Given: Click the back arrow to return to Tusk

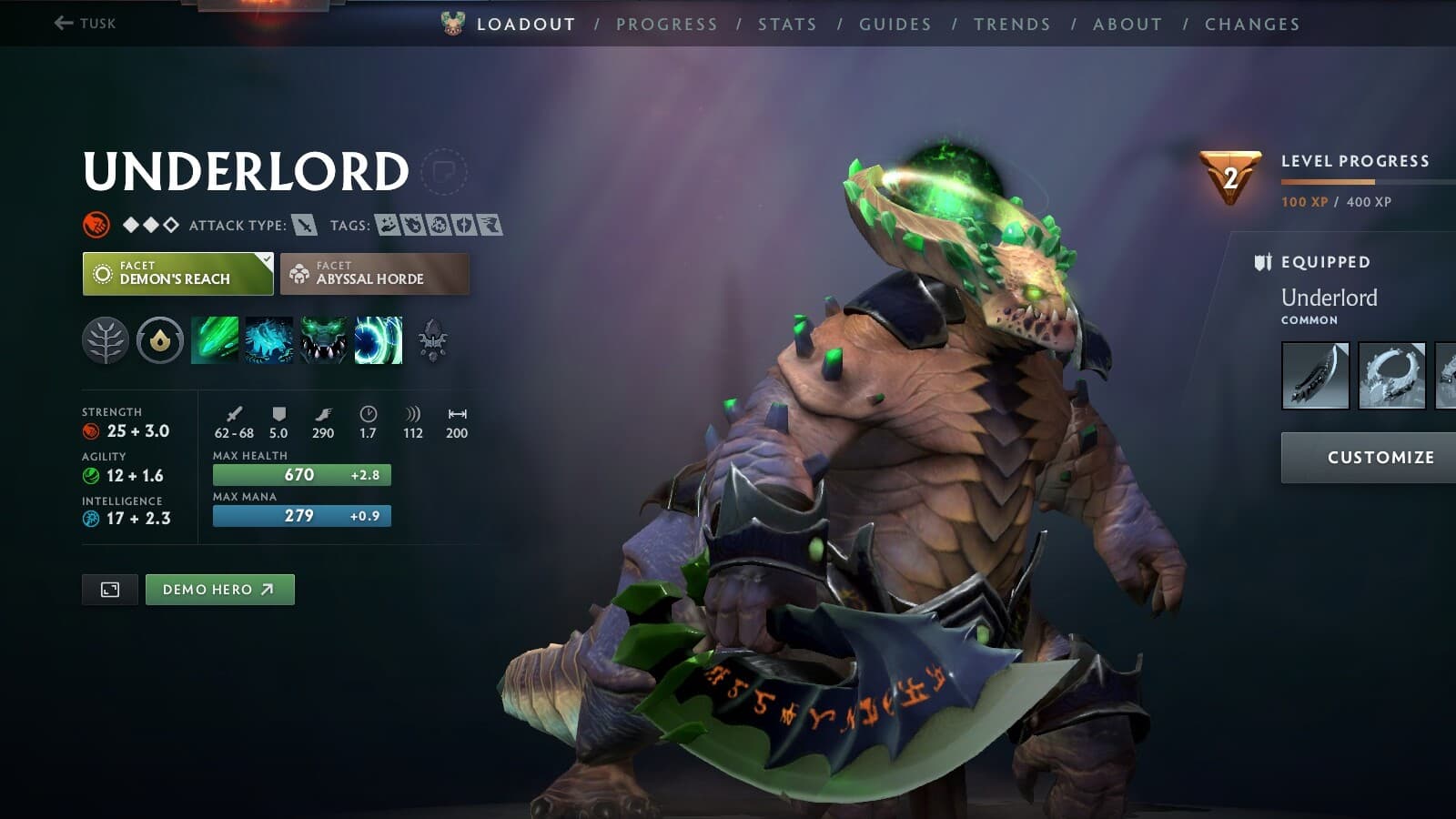Looking at the screenshot, I should coord(62,24).
